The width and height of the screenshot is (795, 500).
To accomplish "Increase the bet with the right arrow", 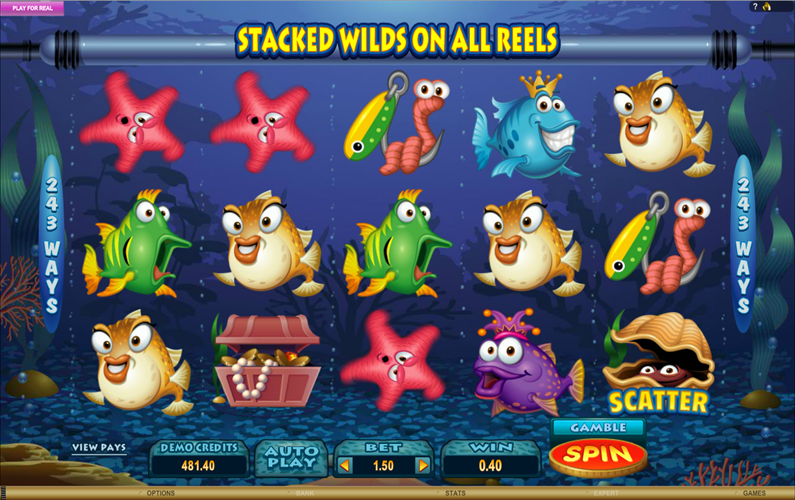I will click(x=422, y=465).
